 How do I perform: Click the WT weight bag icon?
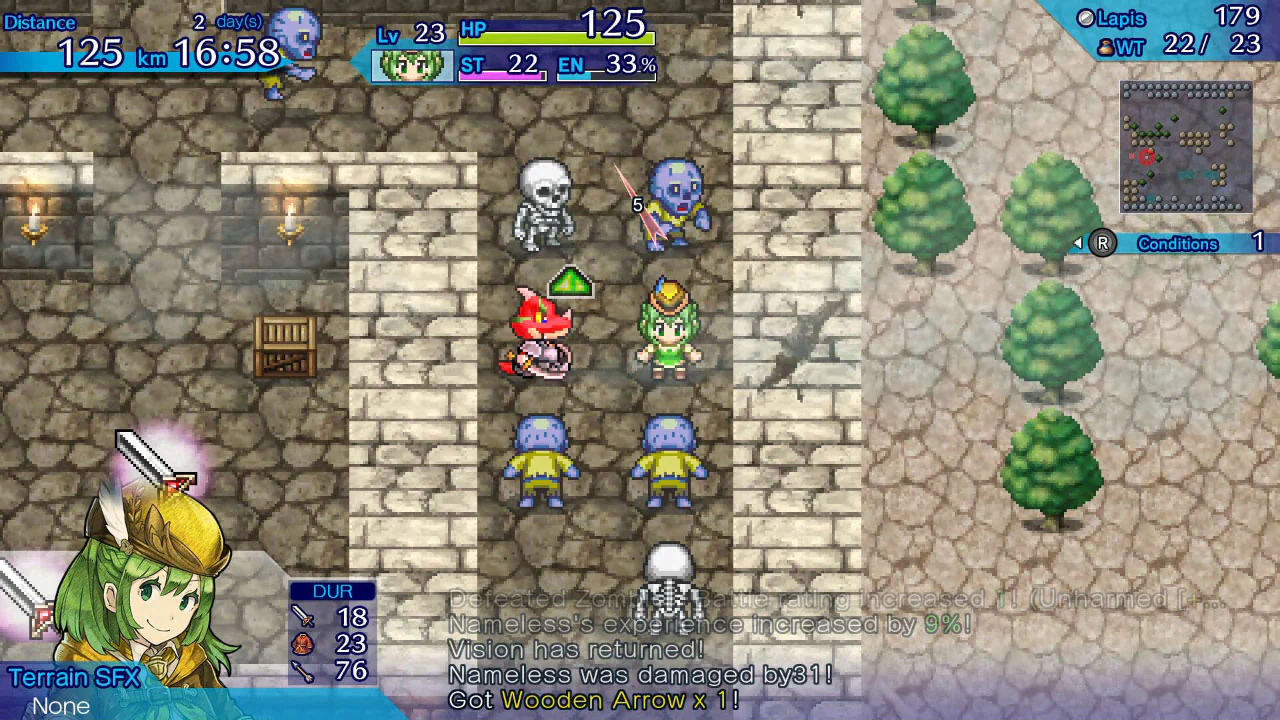[x=1105, y=46]
